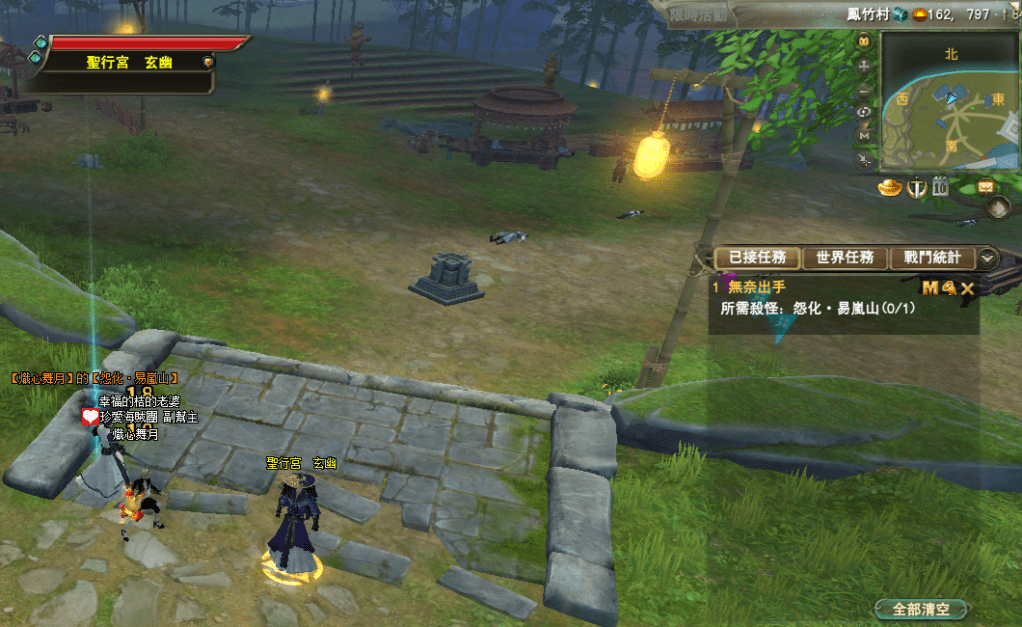Open the world map with the M button
This screenshot has width=1022, height=627.
click(864, 135)
